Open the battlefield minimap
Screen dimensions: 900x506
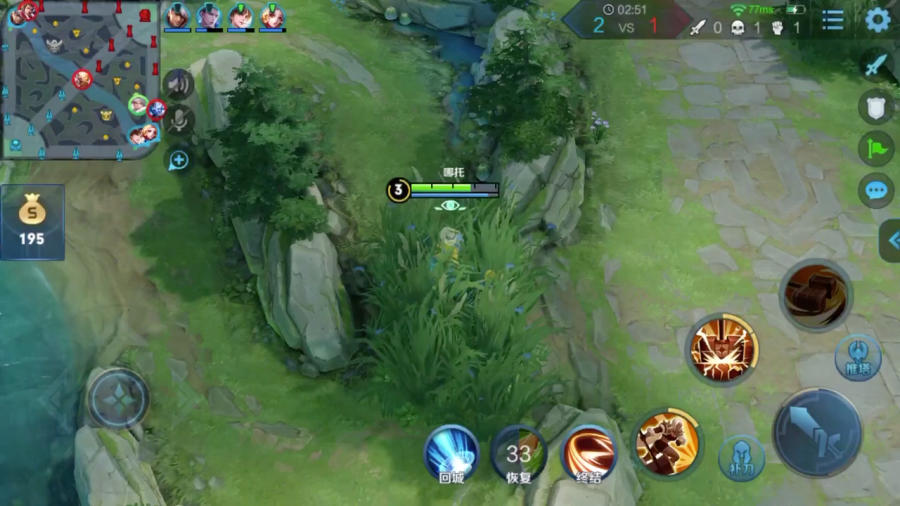tap(80, 78)
